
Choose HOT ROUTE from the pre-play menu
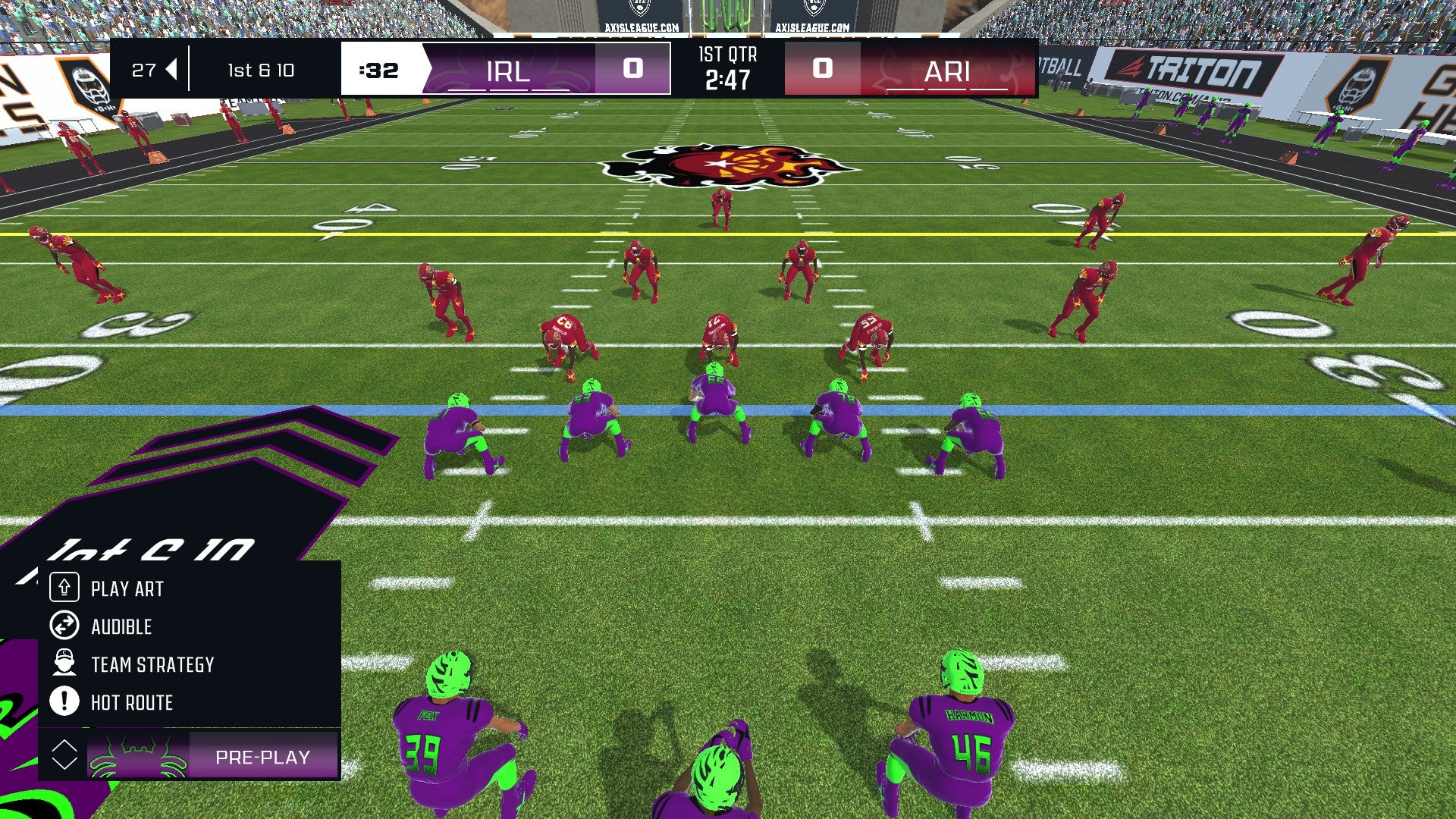tap(131, 702)
